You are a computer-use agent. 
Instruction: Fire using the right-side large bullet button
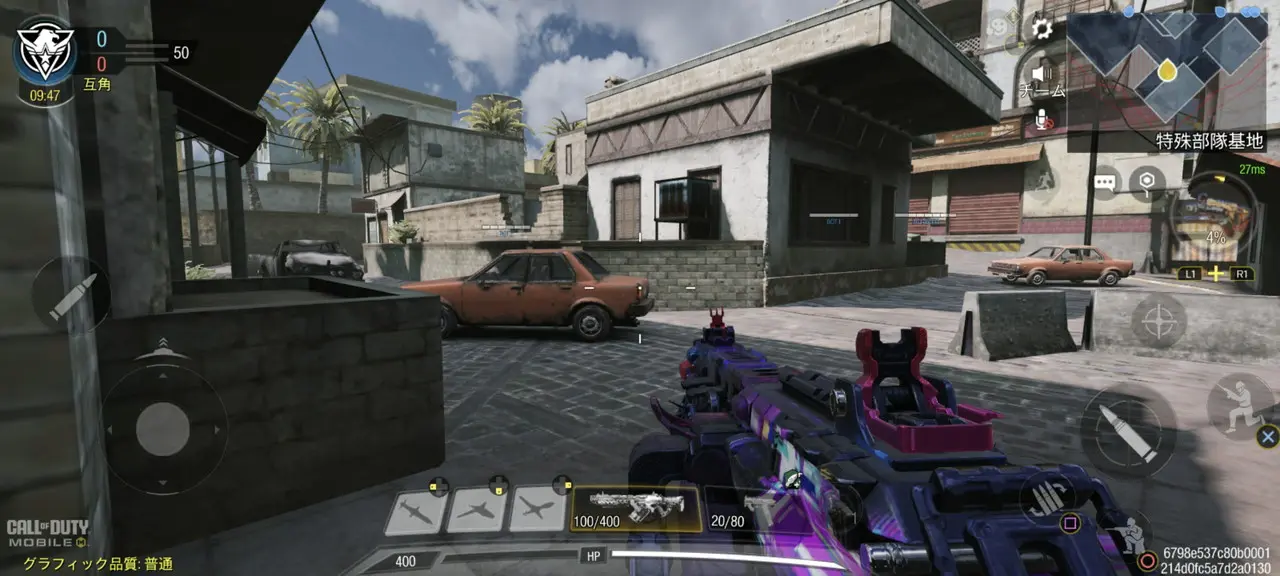1129,431
